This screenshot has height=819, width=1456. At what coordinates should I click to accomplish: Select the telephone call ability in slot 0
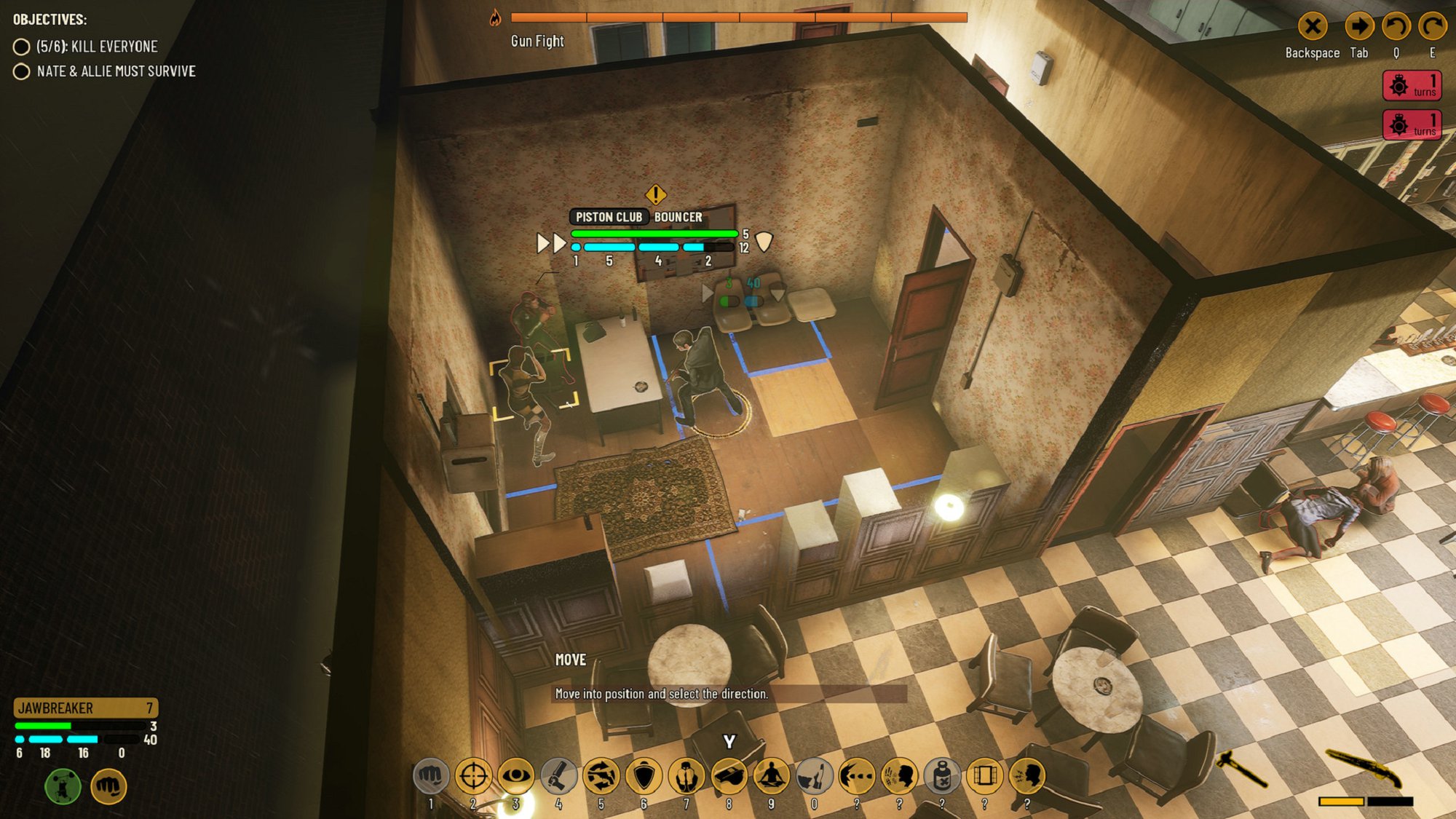pyautogui.click(x=814, y=775)
